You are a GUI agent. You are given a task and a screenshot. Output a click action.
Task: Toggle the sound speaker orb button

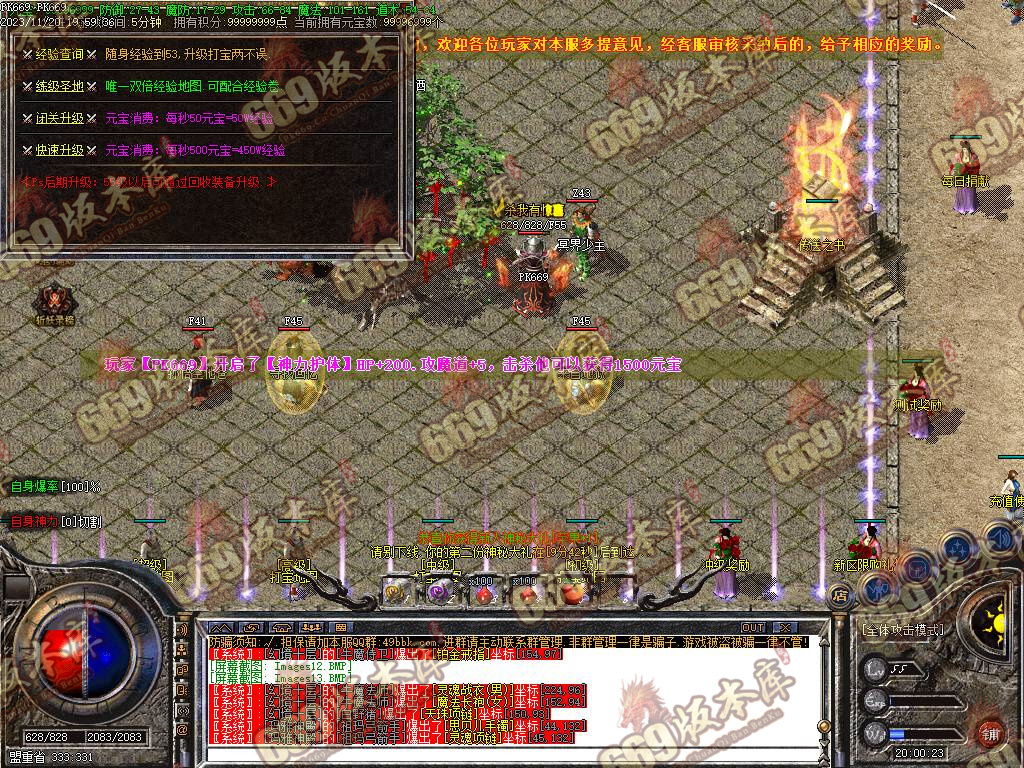(x=1001, y=541)
